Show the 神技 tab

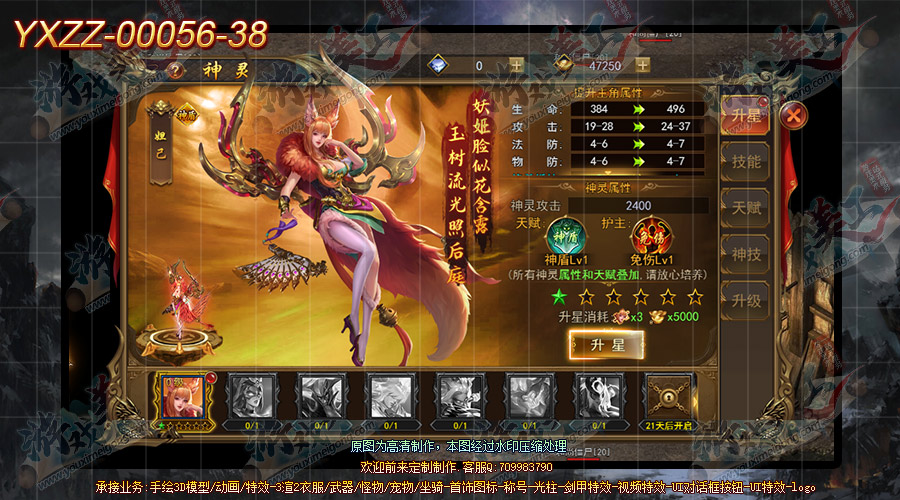745,254
